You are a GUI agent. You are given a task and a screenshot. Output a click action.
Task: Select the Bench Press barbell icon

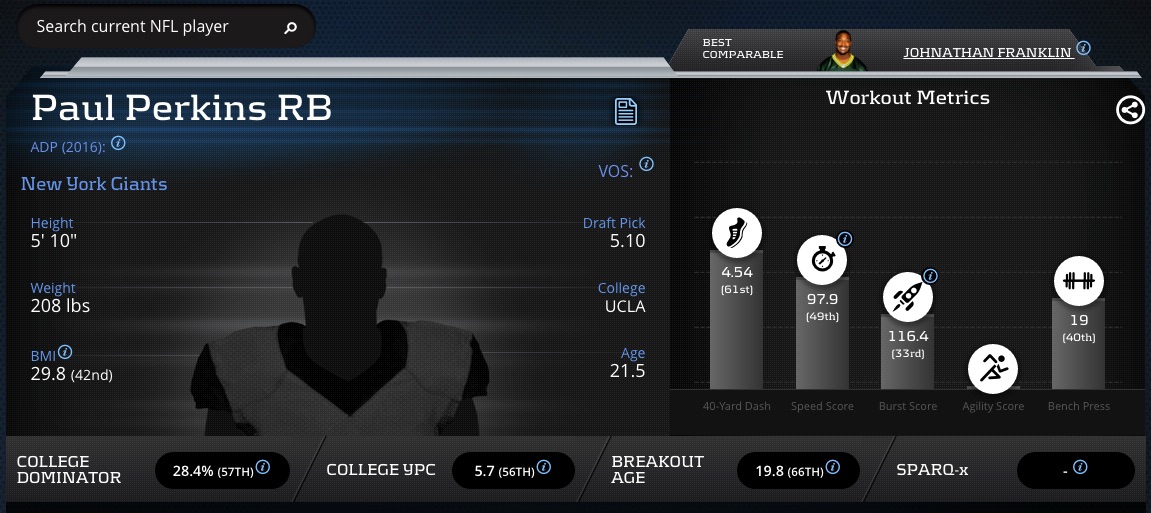tap(1078, 281)
